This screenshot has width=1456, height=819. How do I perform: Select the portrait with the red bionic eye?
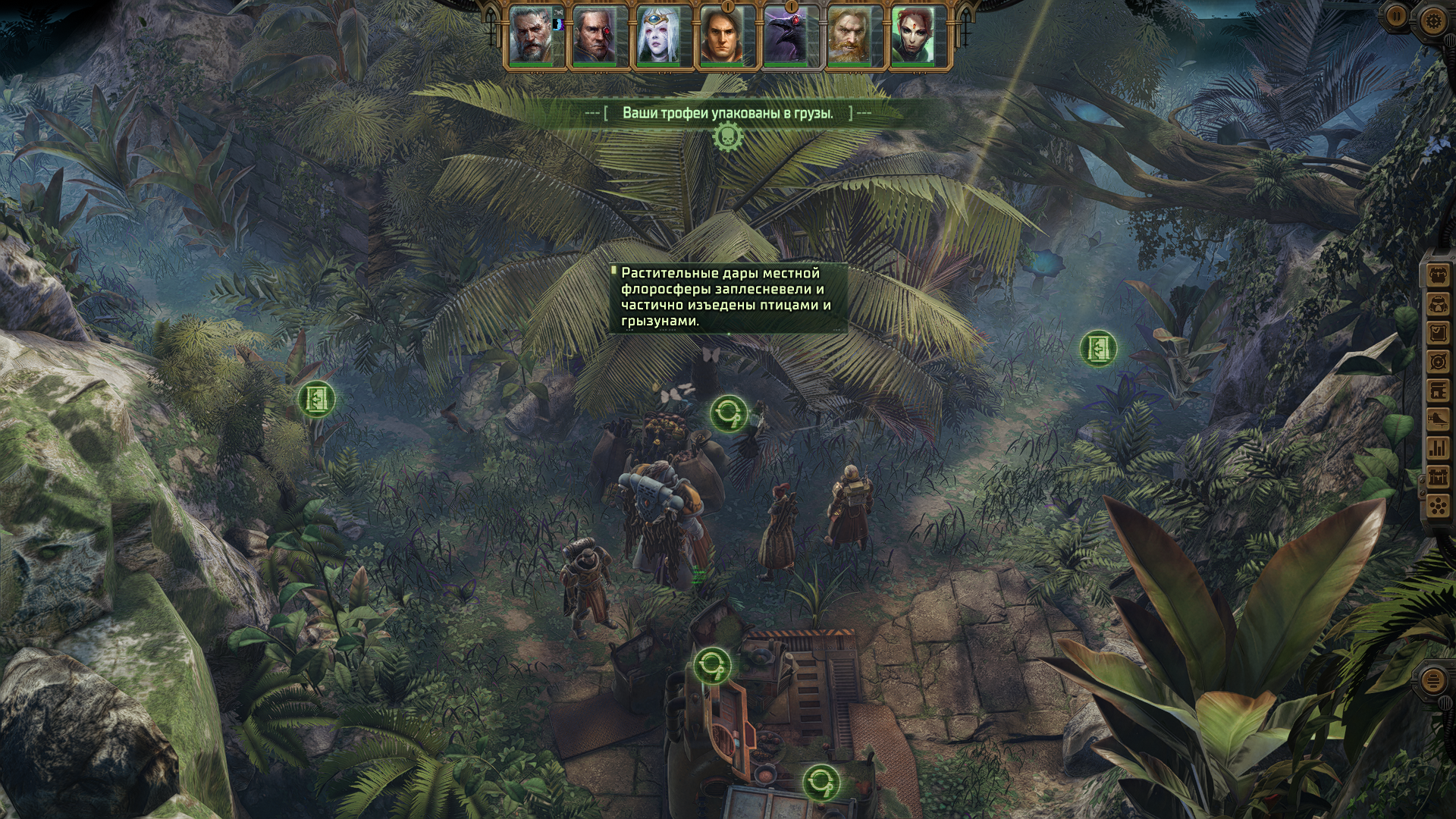(594, 36)
